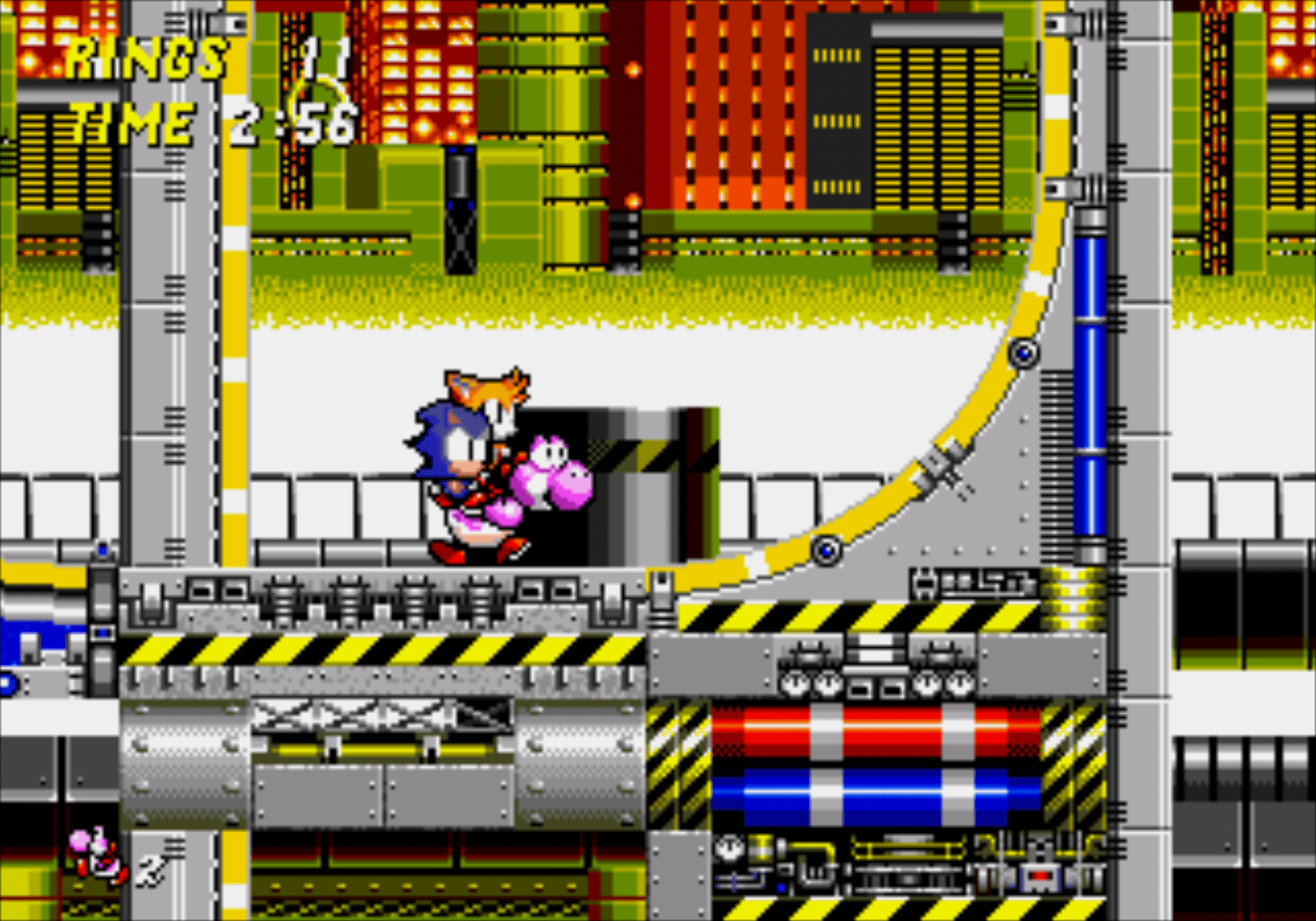Click the TIME label in the HUD

130,124
